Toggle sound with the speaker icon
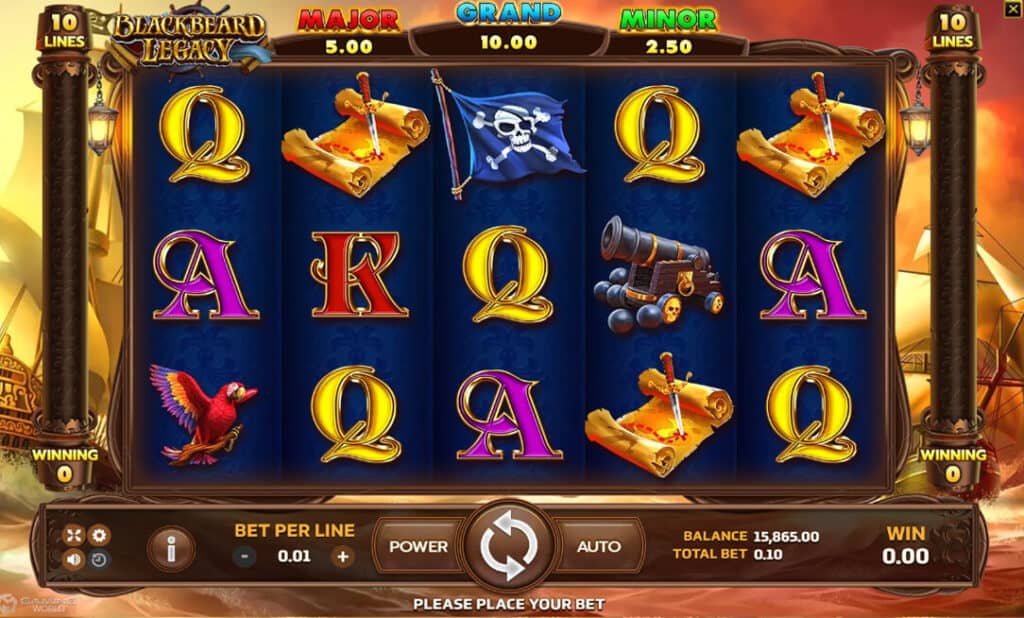 pos(73,560)
